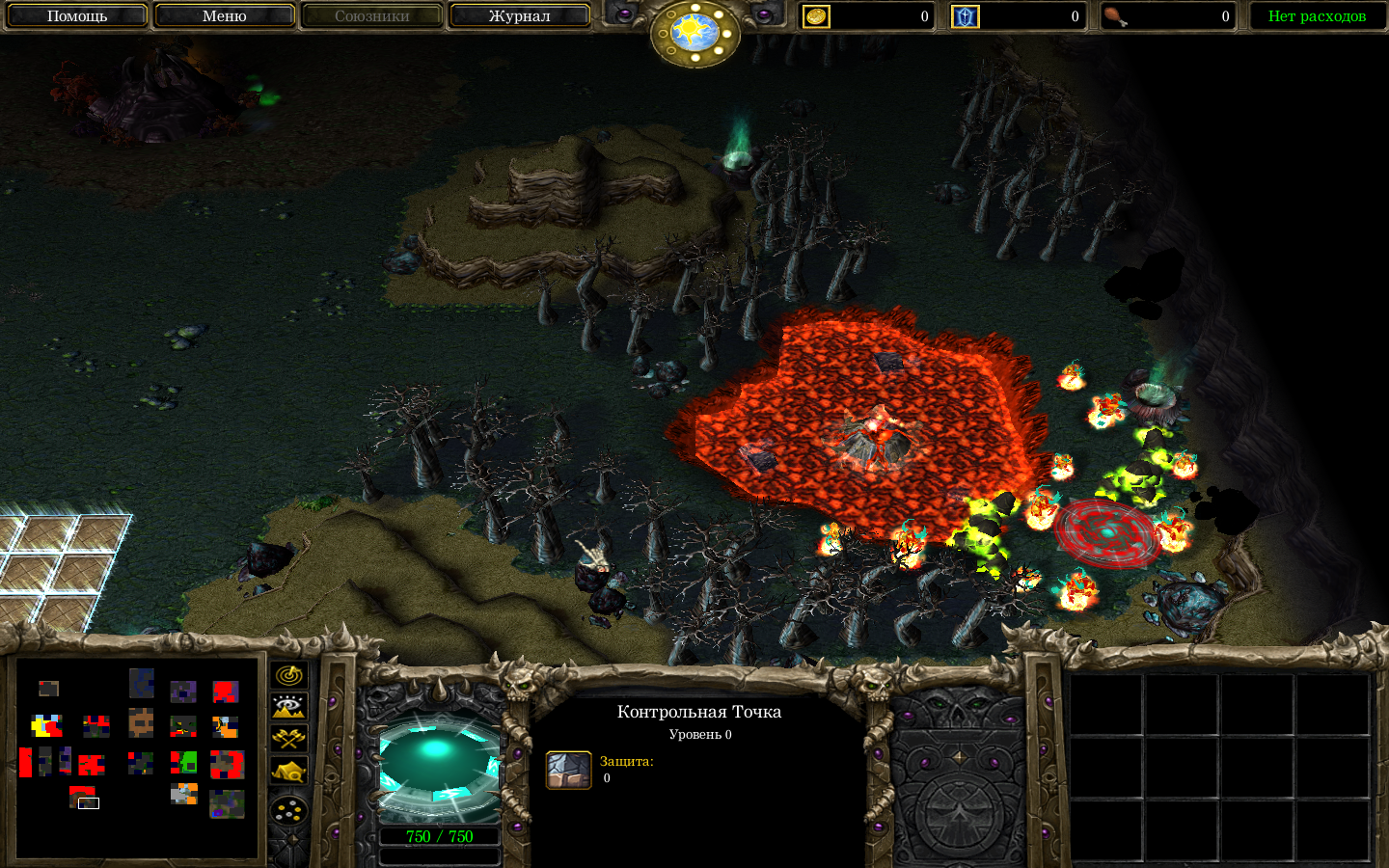
Task: Click the gold coin resource icon
Action: [816, 16]
